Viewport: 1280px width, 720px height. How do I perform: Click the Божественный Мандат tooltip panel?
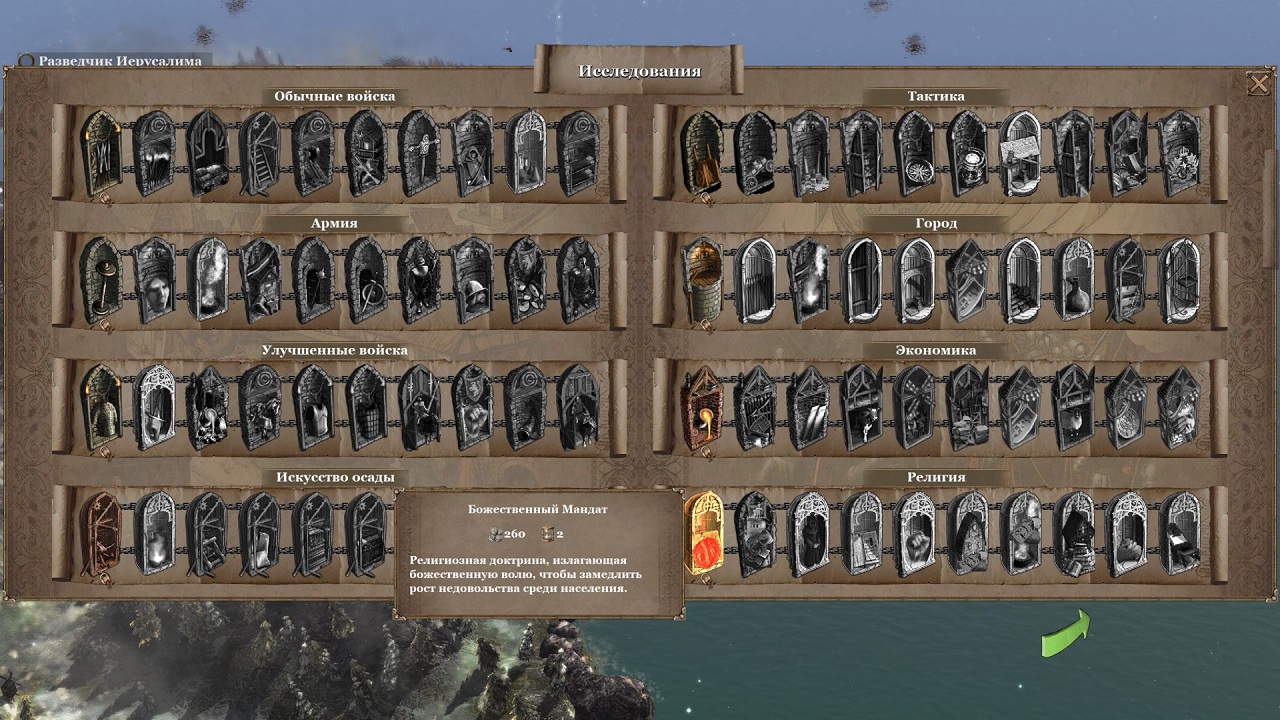point(542,555)
